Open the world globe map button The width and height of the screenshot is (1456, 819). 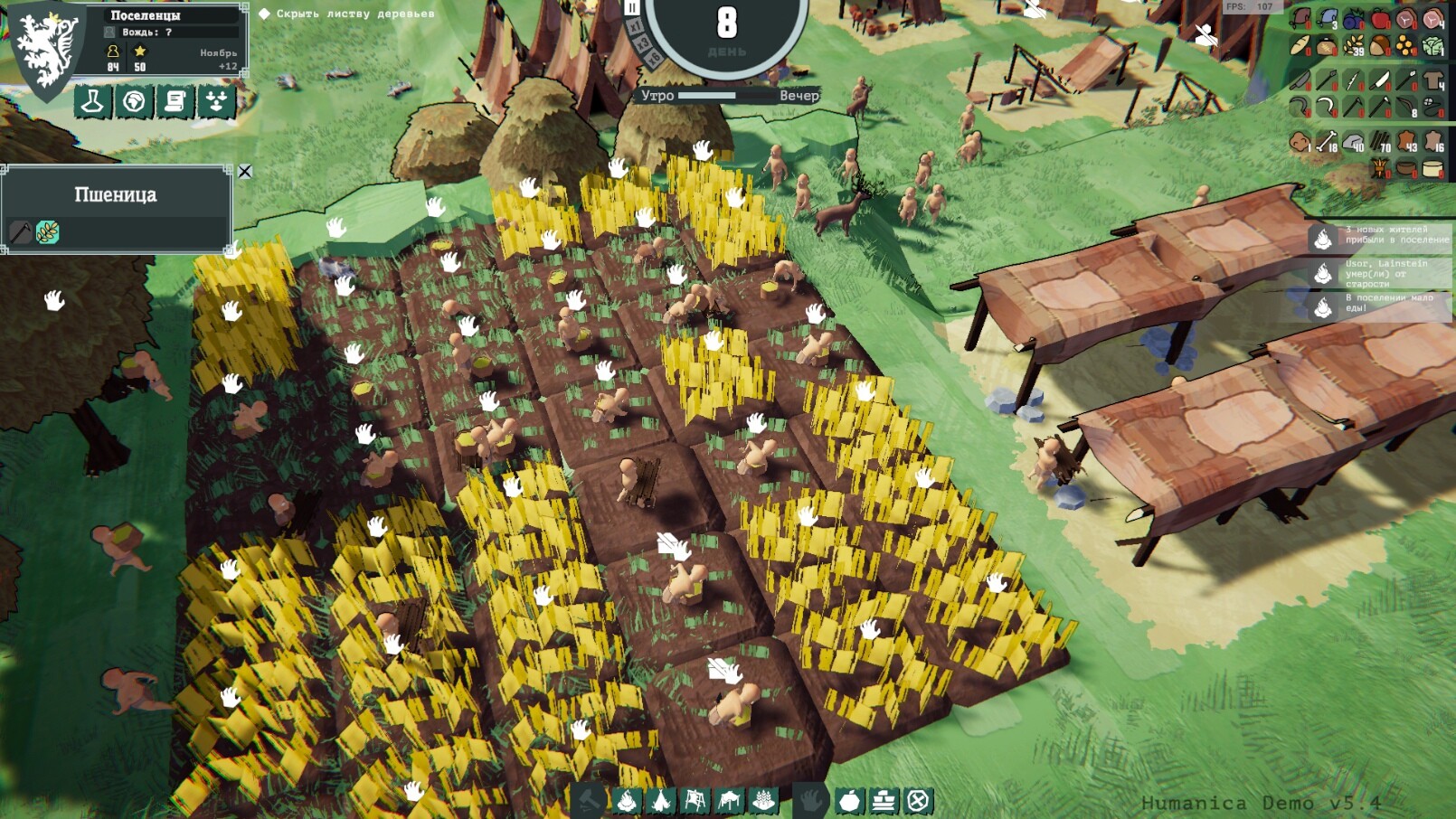pyautogui.click(x=134, y=102)
